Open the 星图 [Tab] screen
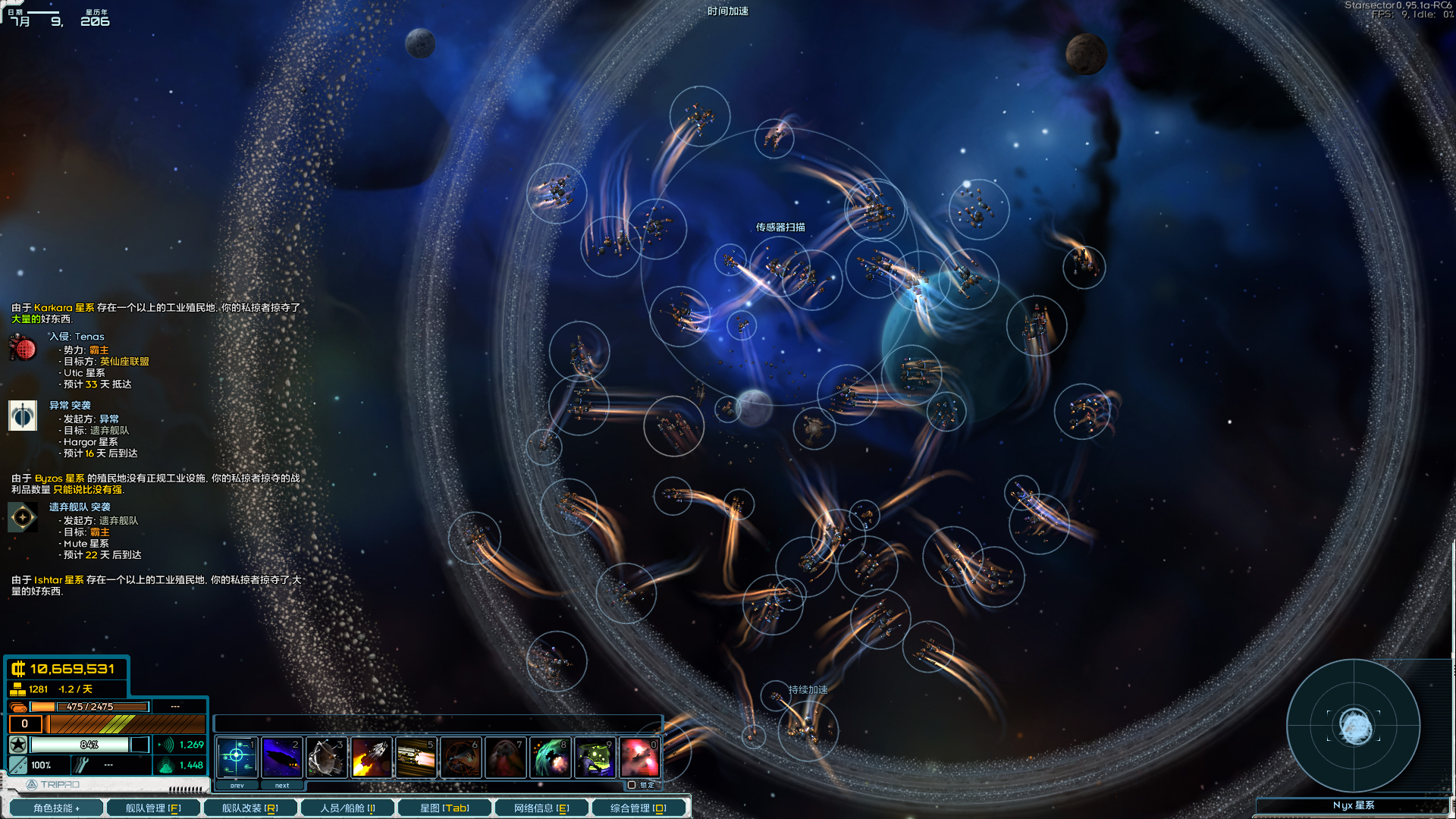Screen dimensions: 1456x819 pos(444,808)
